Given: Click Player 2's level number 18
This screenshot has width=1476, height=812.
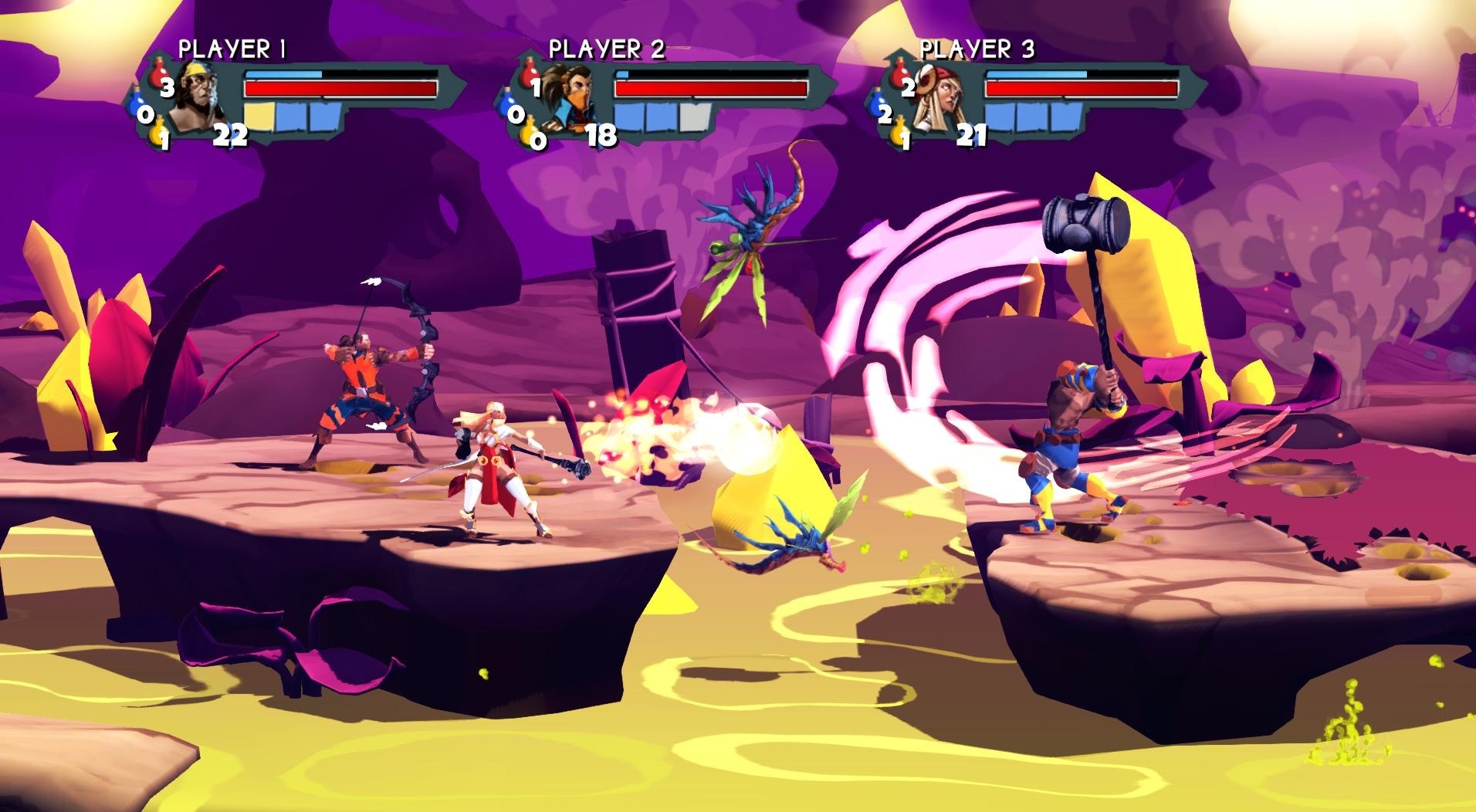Looking at the screenshot, I should (x=601, y=136).
